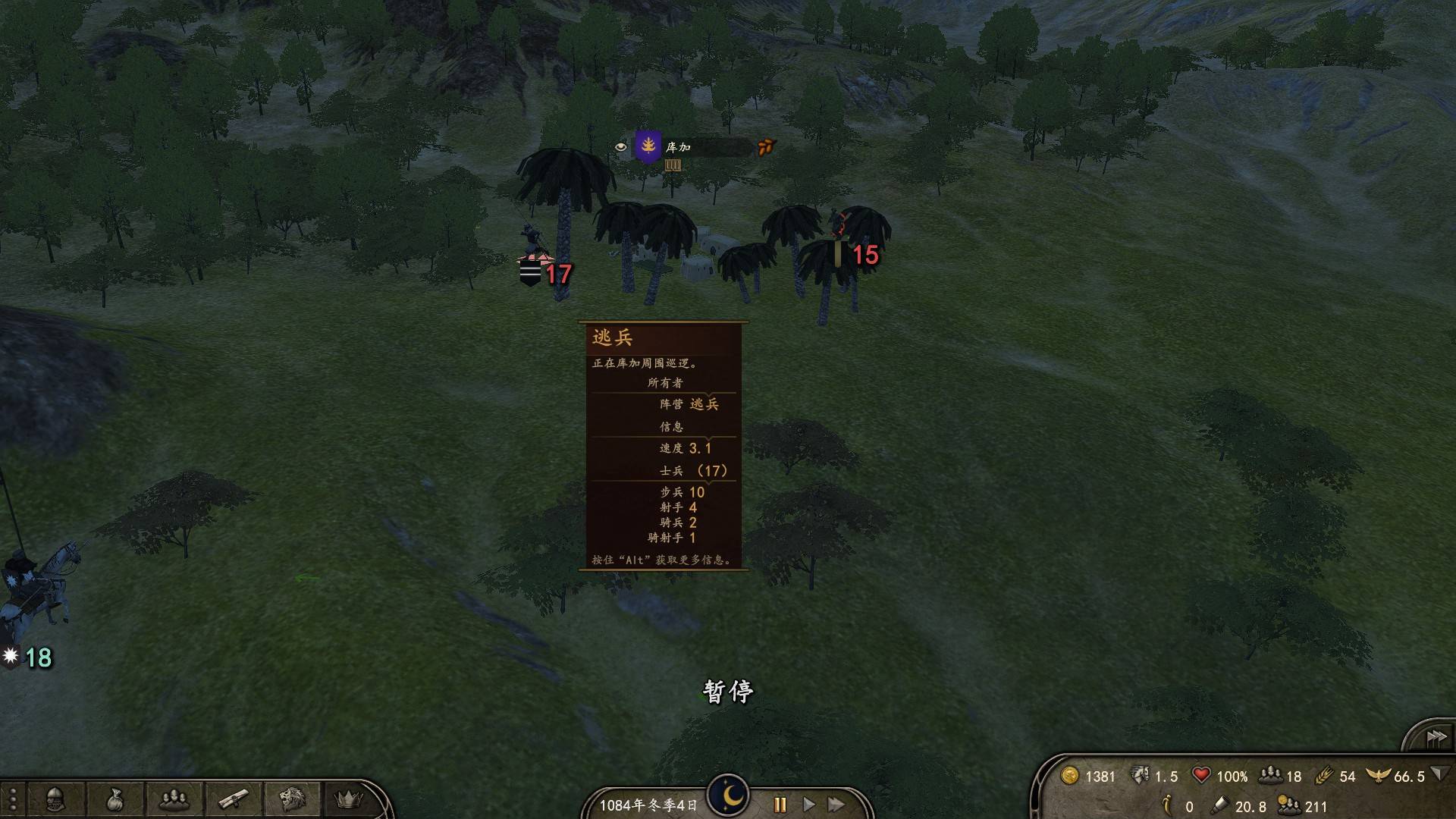Viewport: 1456px width, 819px height.
Task: Open the kingdom crown icon
Action: click(x=349, y=799)
